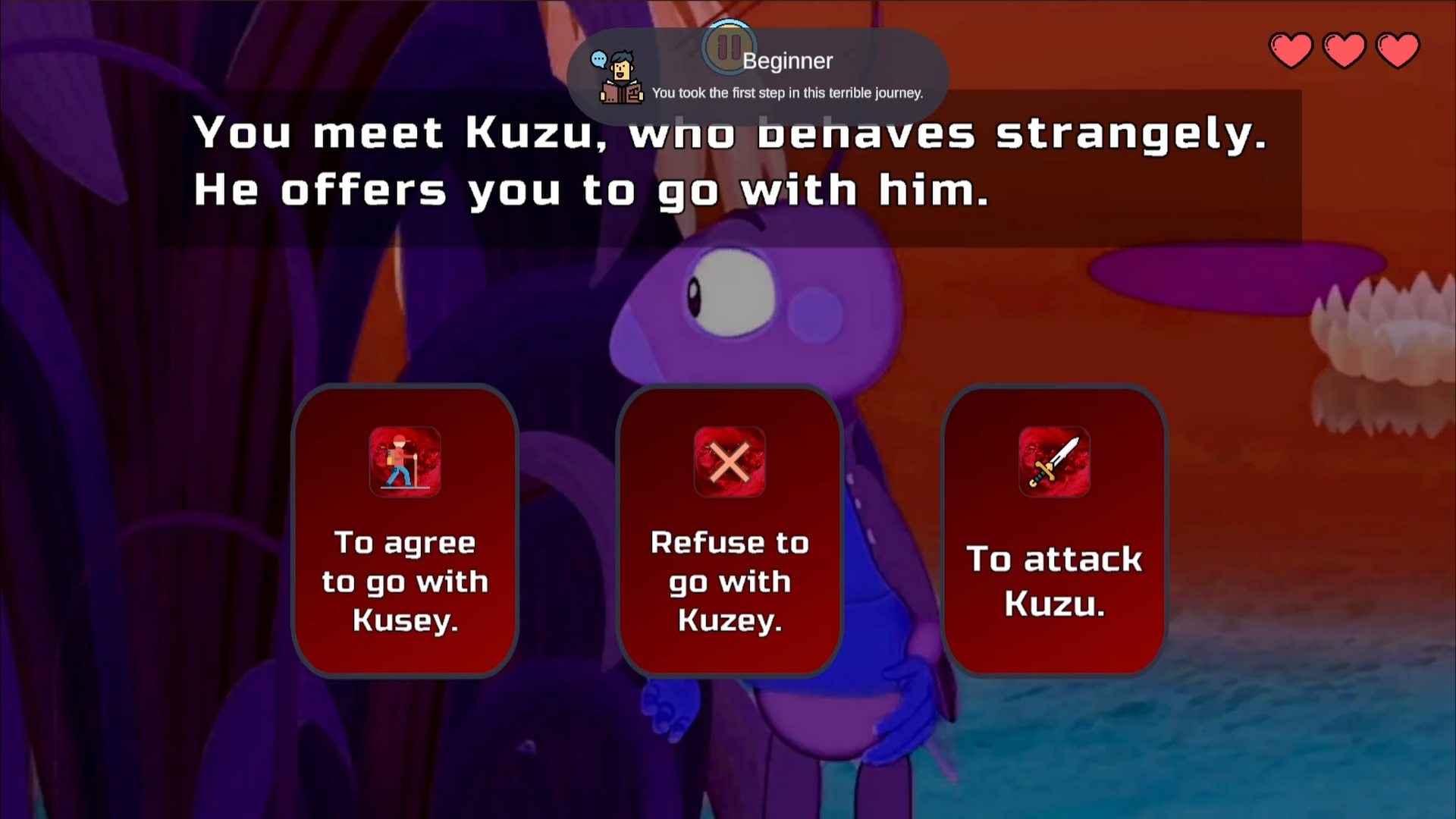Click the leftmost red choice card
The width and height of the screenshot is (1456, 819).
click(x=405, y=531)
